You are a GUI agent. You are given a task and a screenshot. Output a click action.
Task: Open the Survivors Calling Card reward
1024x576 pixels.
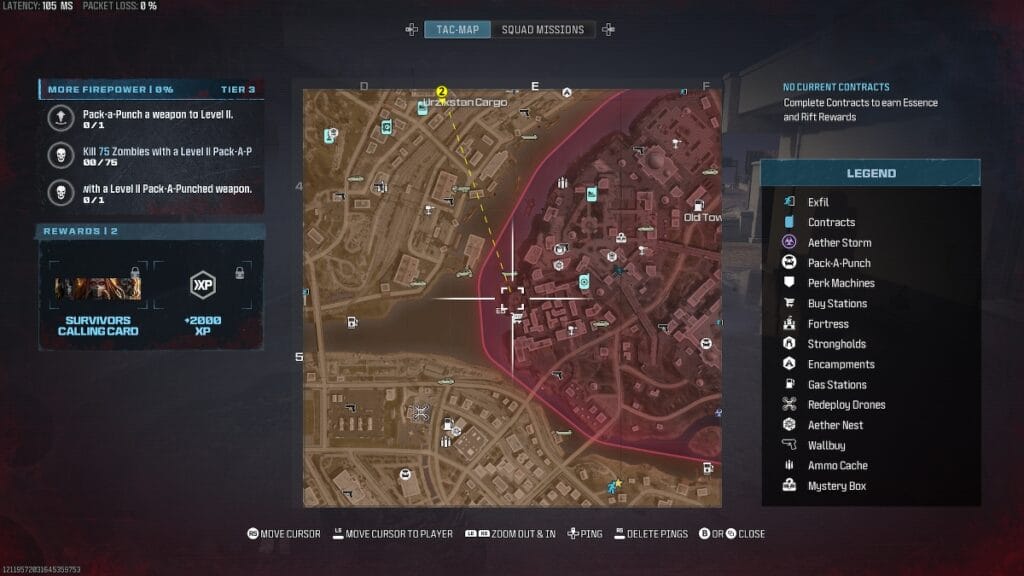(97, 298)
